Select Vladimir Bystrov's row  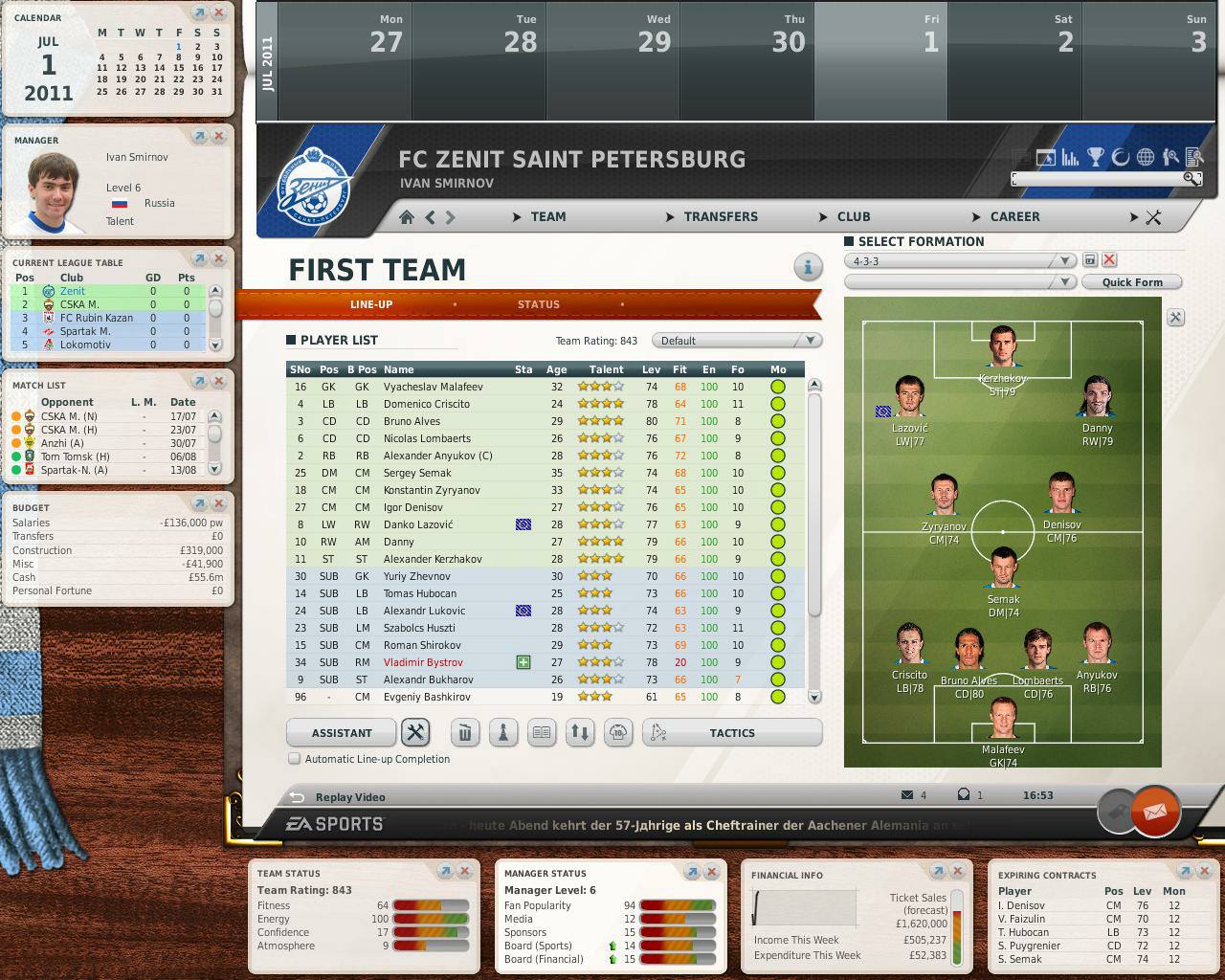[423, 662]
